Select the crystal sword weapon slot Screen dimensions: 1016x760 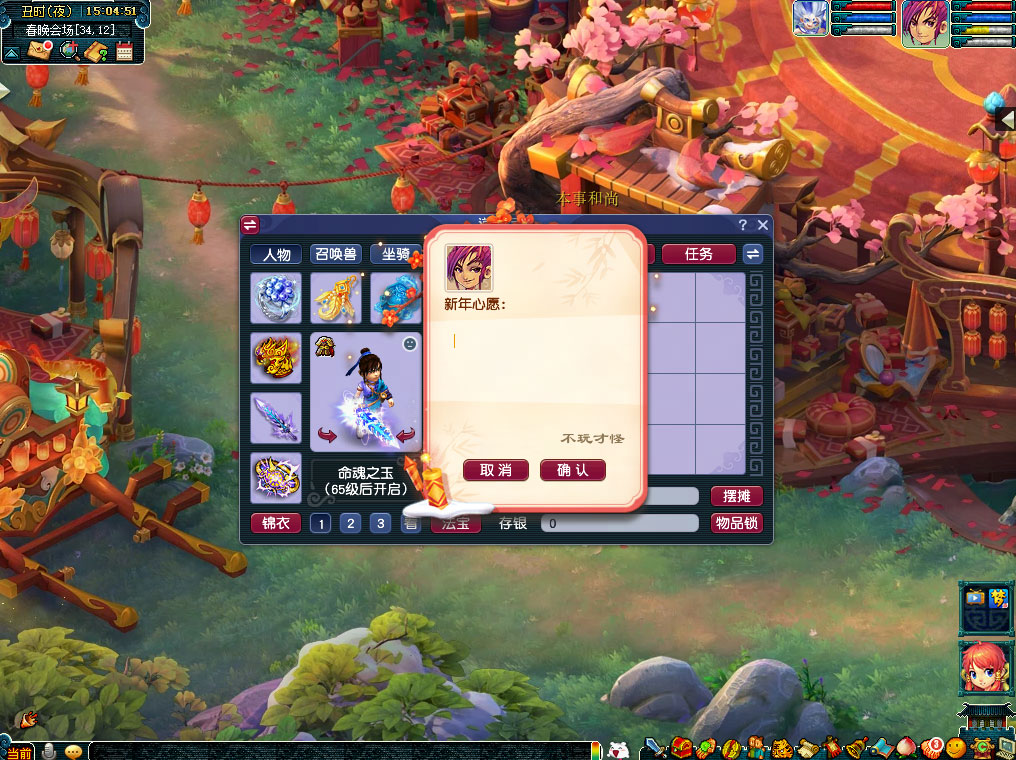click(276, 417)
